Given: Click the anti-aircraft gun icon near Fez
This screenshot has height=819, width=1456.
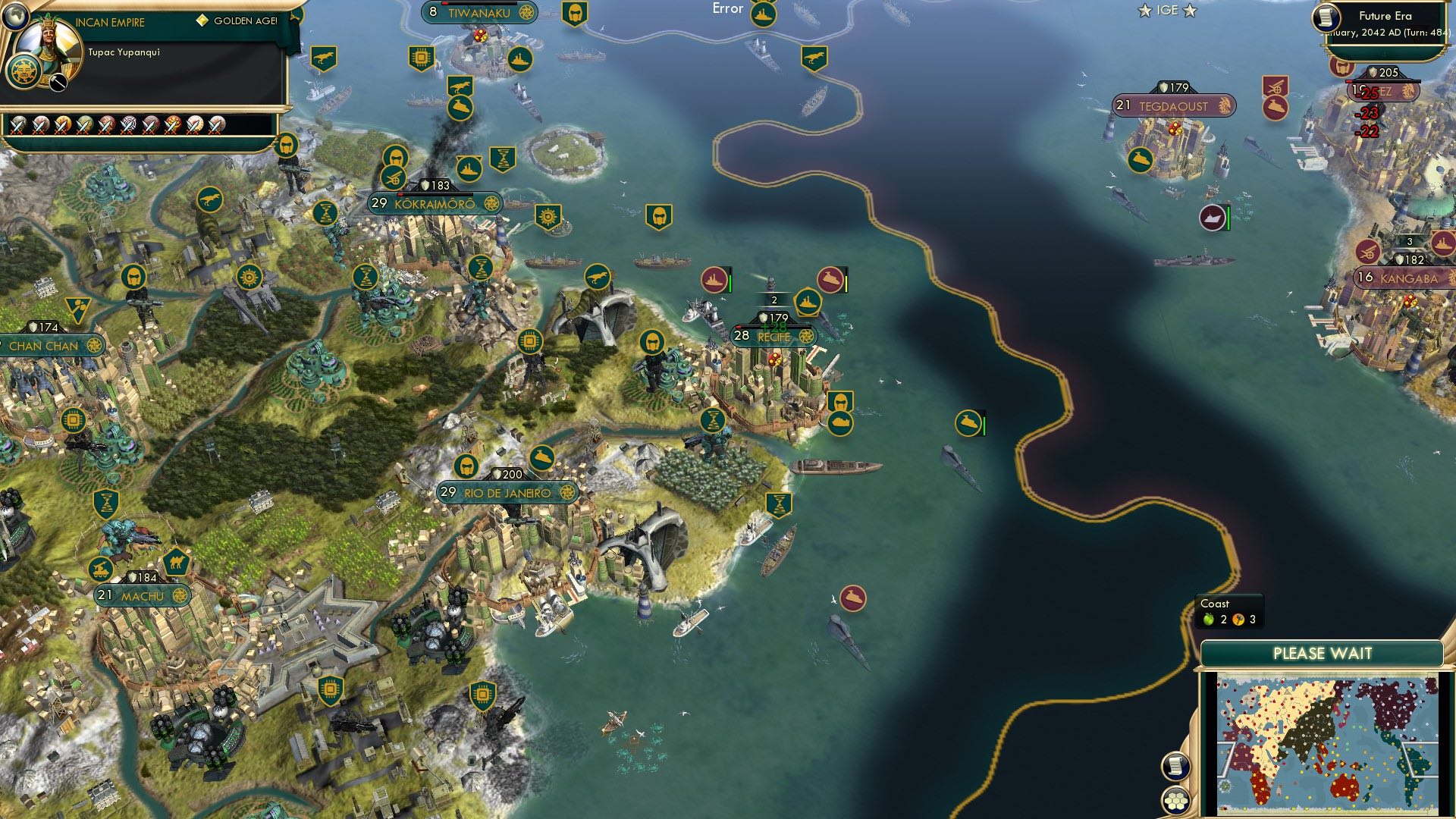Looking at the screenshot, I should point(1276,85).
